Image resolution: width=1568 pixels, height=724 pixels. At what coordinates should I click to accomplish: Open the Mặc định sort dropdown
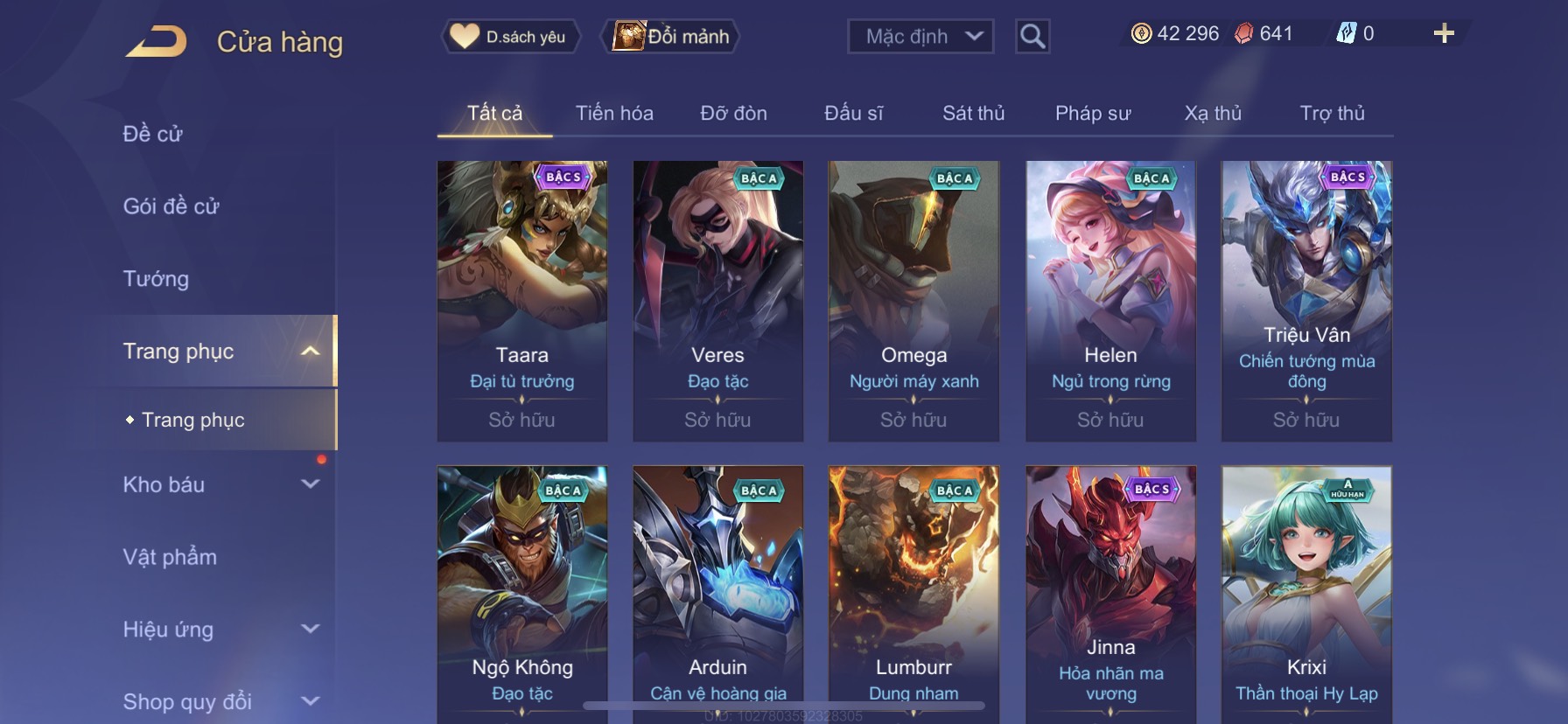[x=920, y=37]
